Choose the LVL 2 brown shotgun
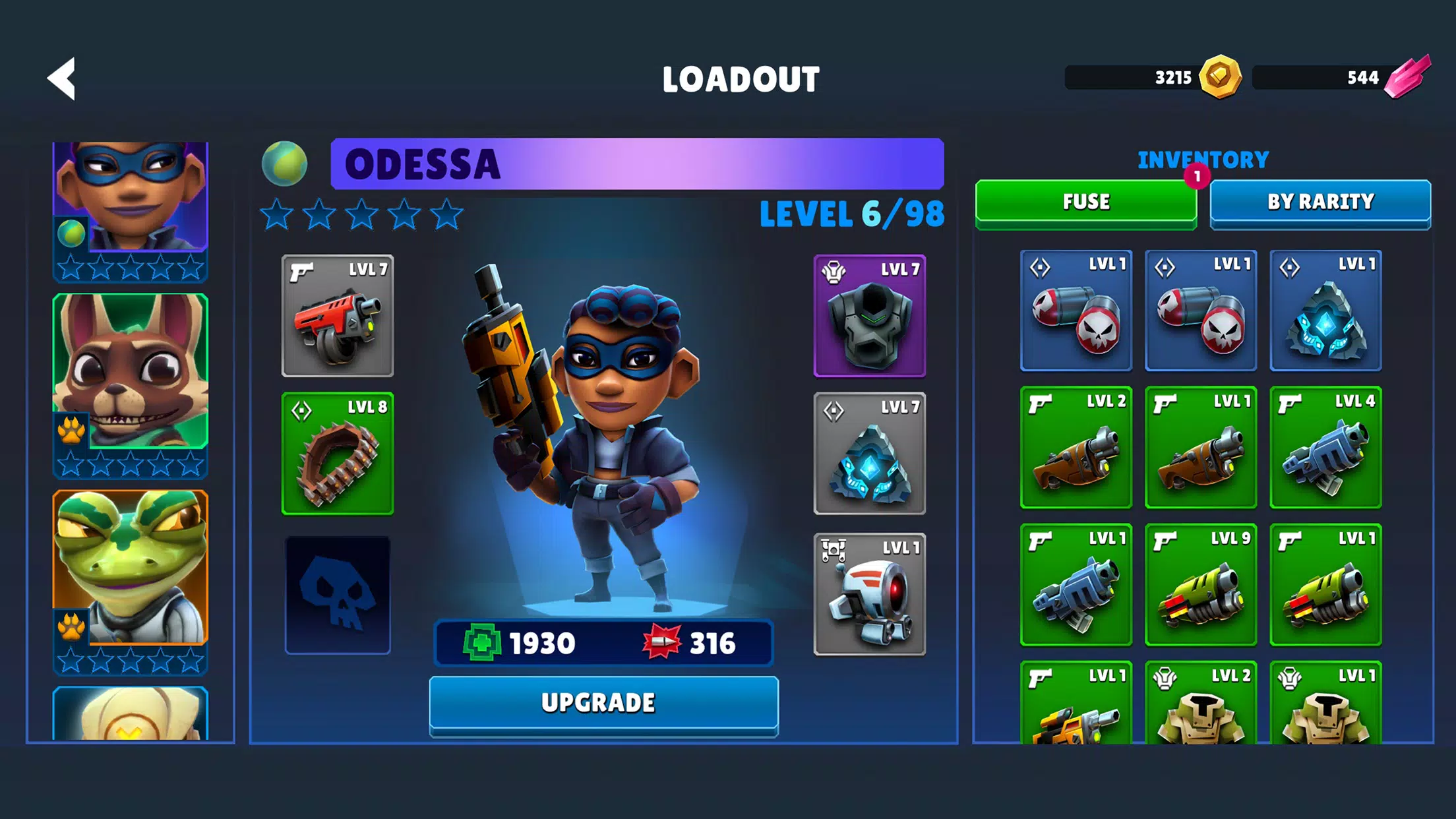This screenshot has width=1456, height=819. pos(1076,447)
